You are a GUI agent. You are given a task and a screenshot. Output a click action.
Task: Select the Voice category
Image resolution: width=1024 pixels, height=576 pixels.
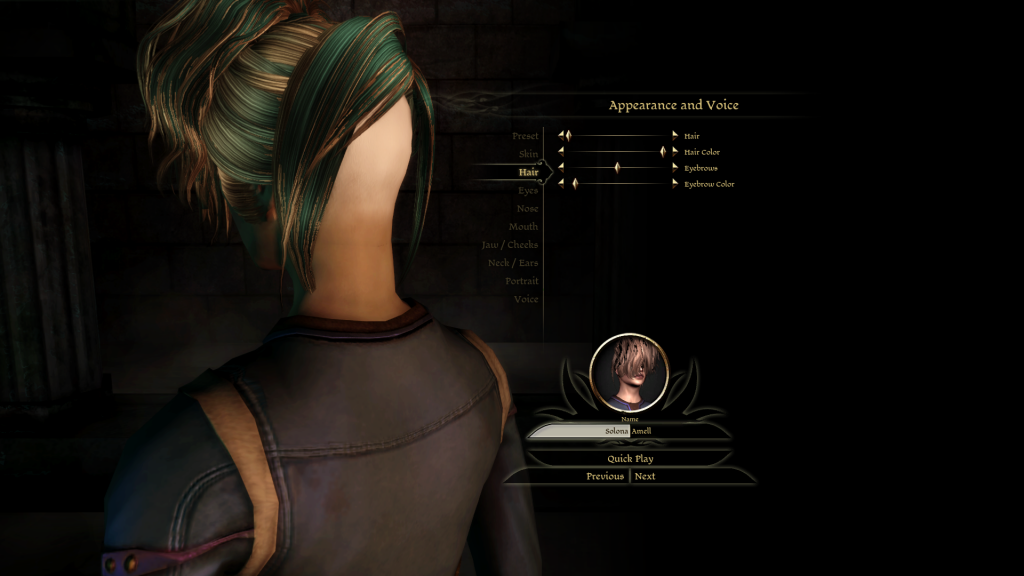[x=526, y=299]
